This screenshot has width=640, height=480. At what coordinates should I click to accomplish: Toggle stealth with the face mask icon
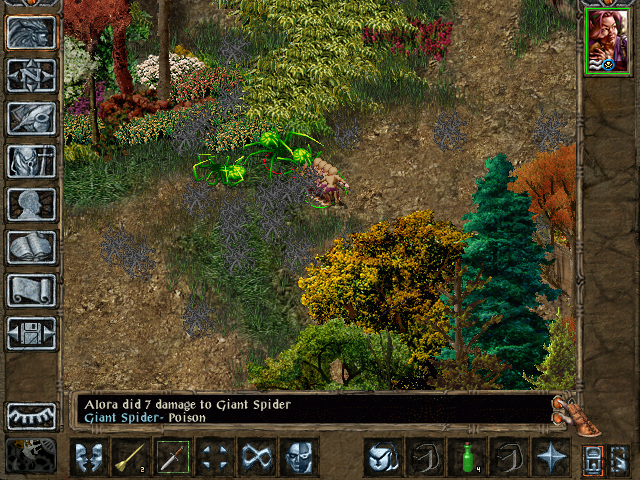tap(300, 458)
